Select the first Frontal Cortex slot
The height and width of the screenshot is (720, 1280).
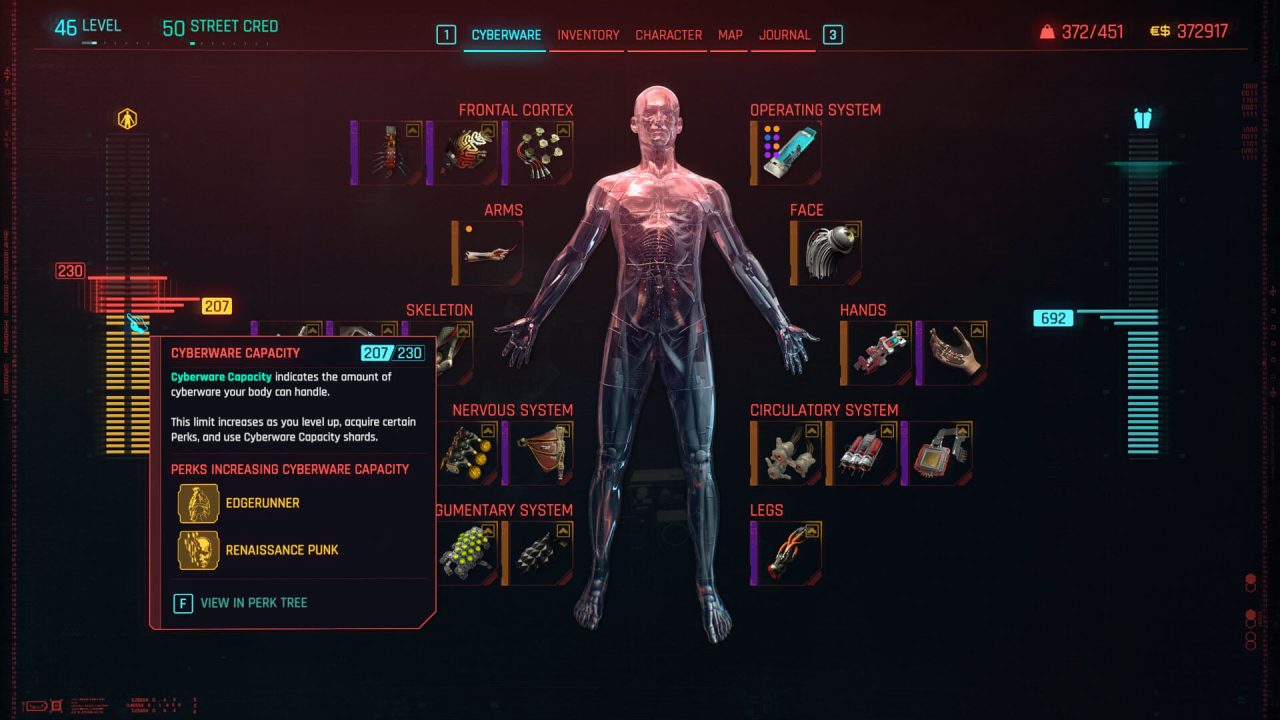click(389, 153)
